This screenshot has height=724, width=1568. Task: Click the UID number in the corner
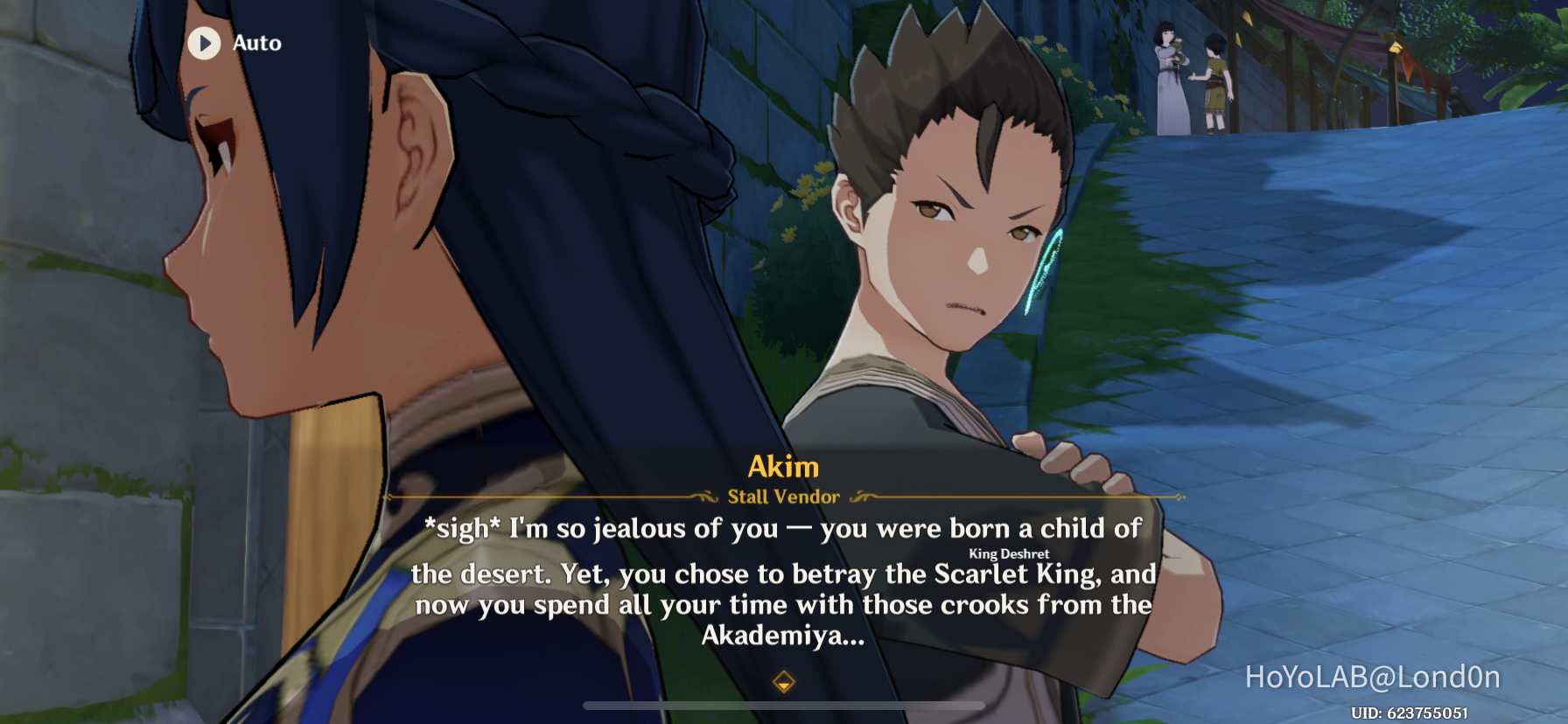click(1409, 714)
